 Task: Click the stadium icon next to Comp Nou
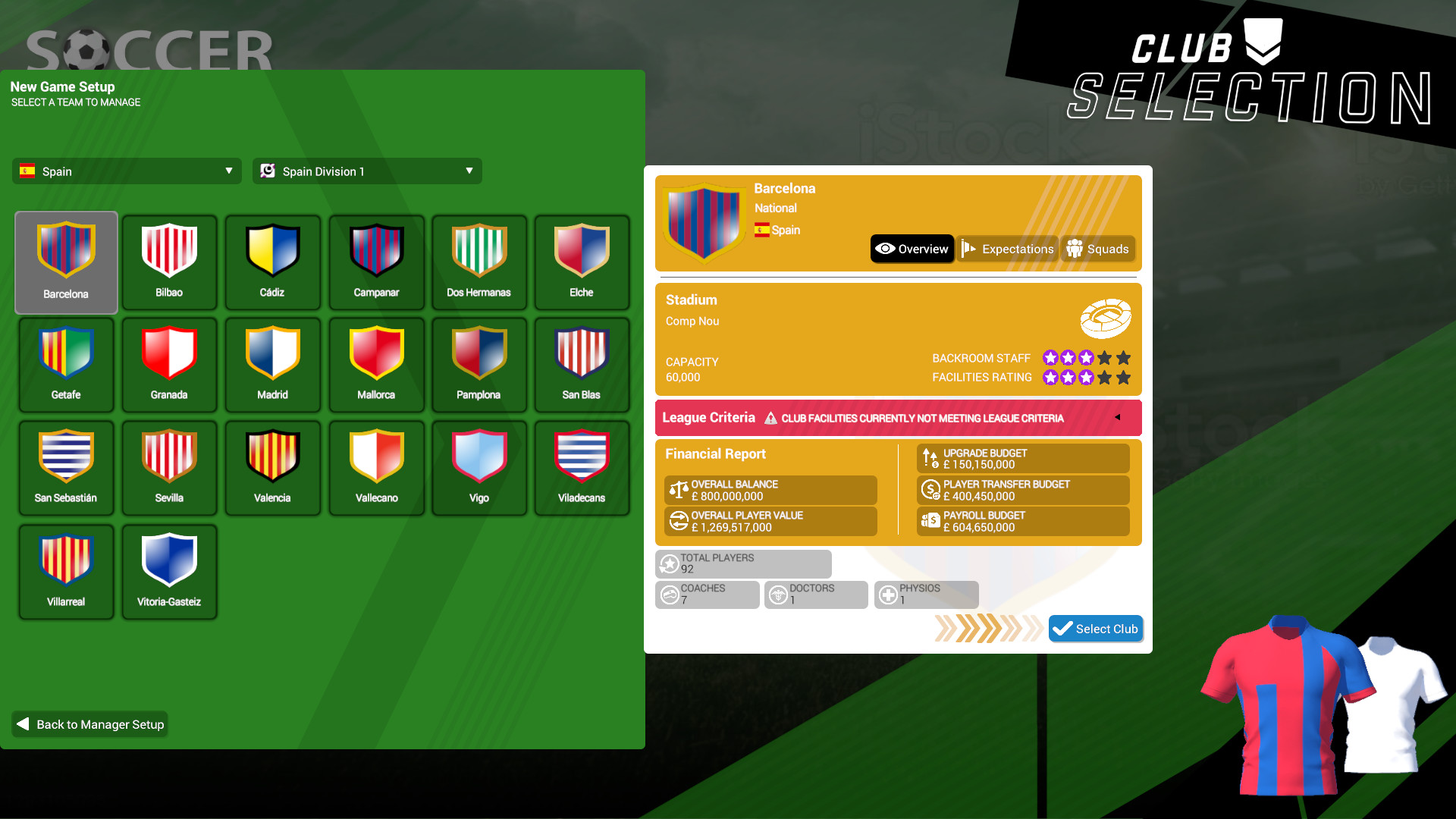(1107, 318)
